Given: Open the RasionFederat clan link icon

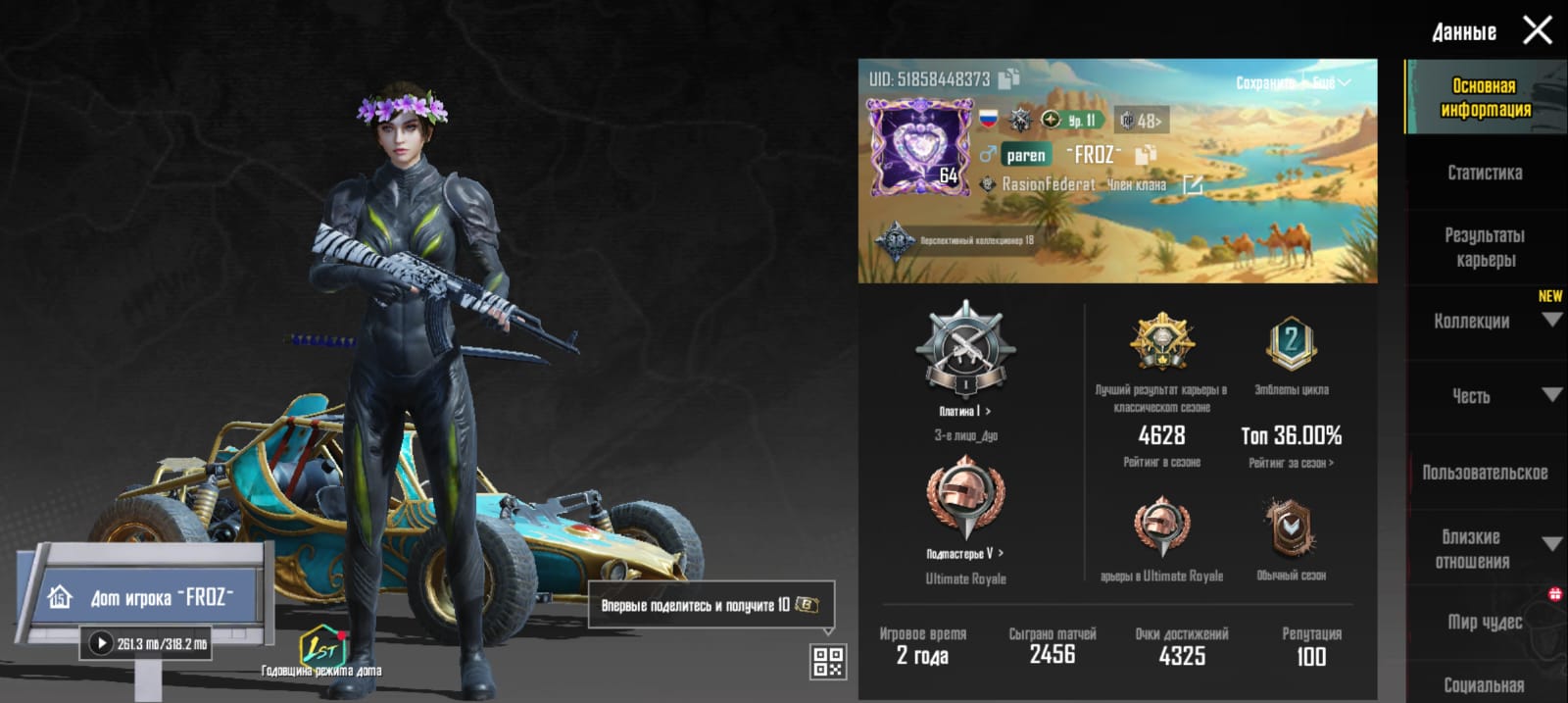Looking at the screenshot, I should coord(1193,184).
